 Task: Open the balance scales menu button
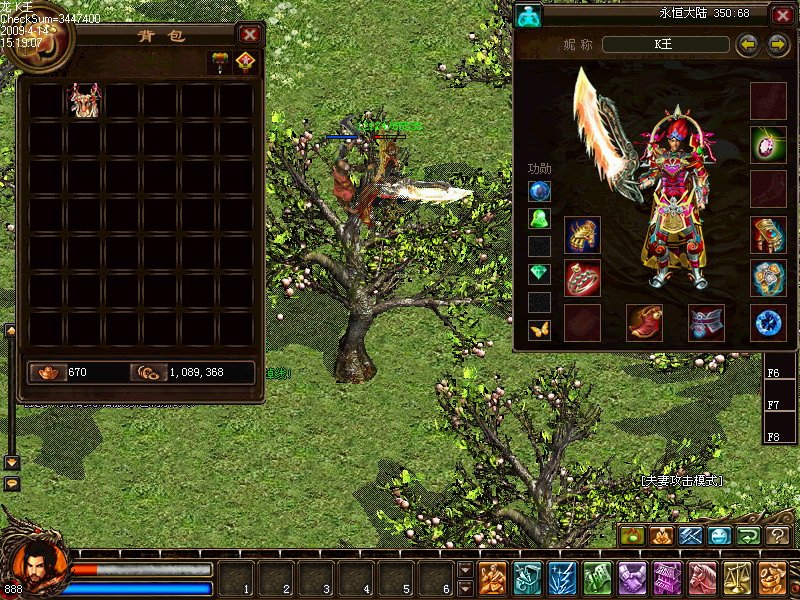click(x=737, y=578)
